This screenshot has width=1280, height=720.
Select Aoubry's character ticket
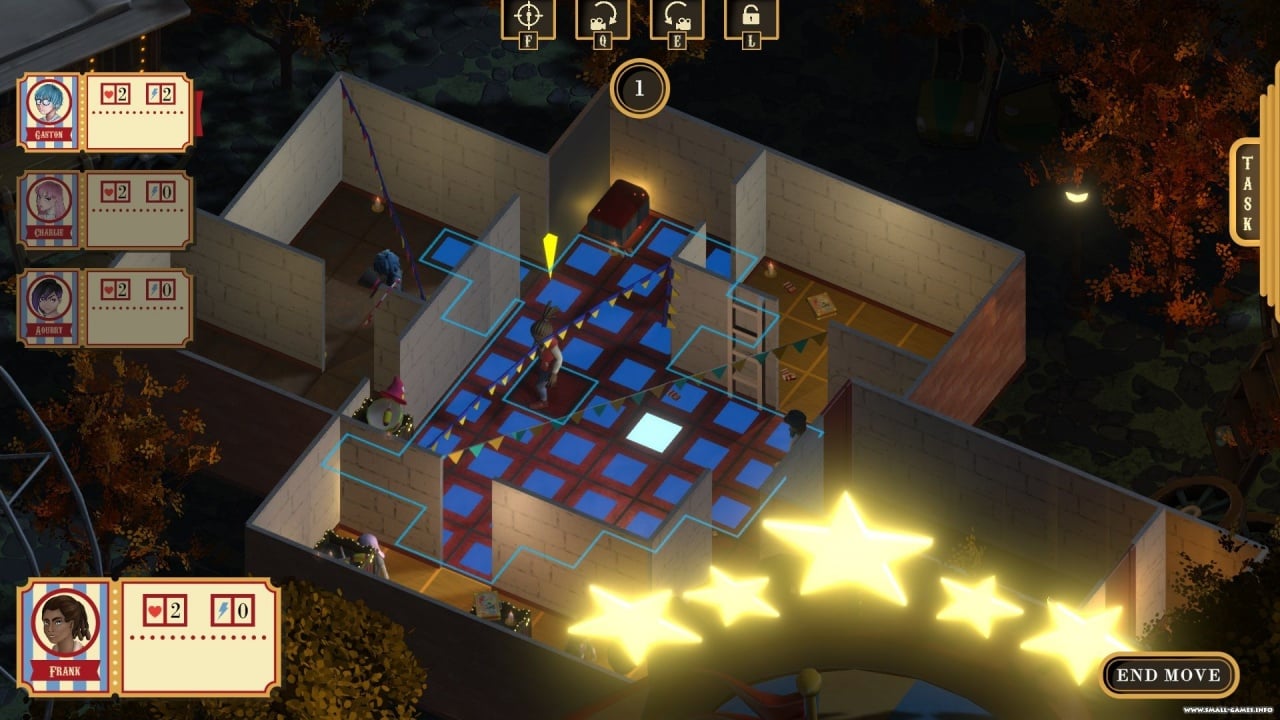(x=106, y=307)
